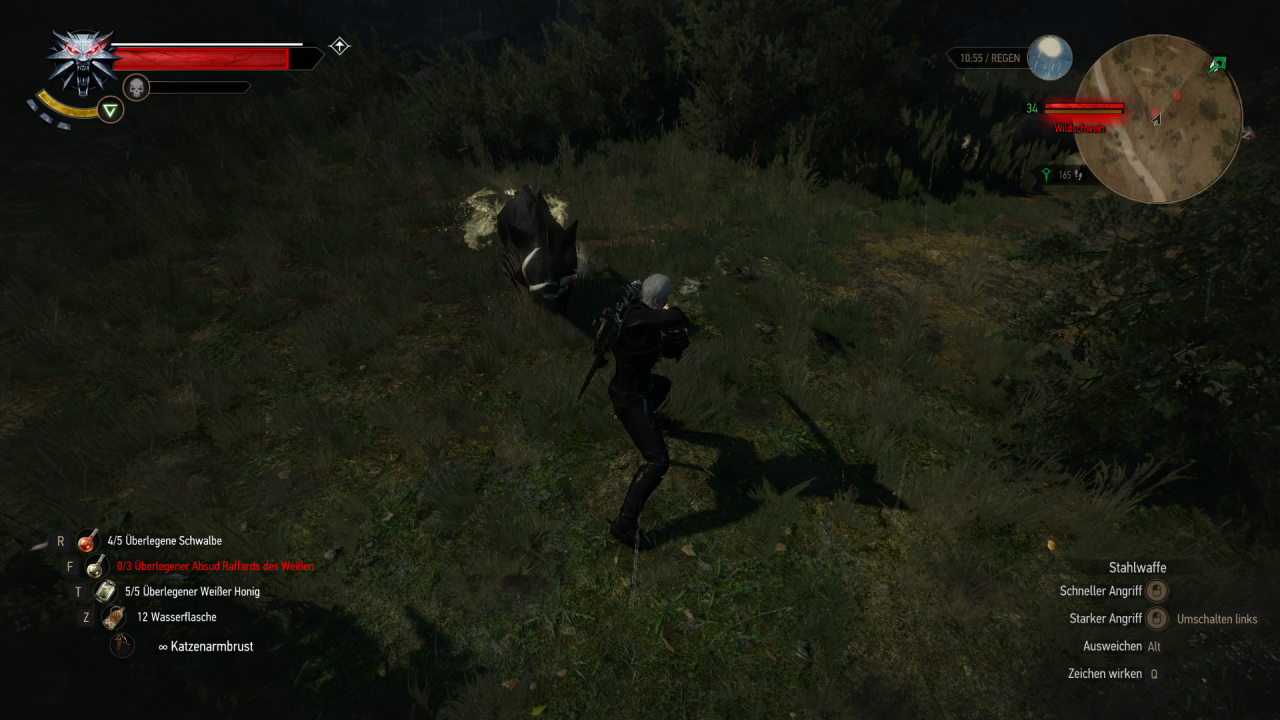Screen dimensions: 1280x720
Task: Use the Überlegener Weißer Honig slot
Action: (x=106, y=592)
